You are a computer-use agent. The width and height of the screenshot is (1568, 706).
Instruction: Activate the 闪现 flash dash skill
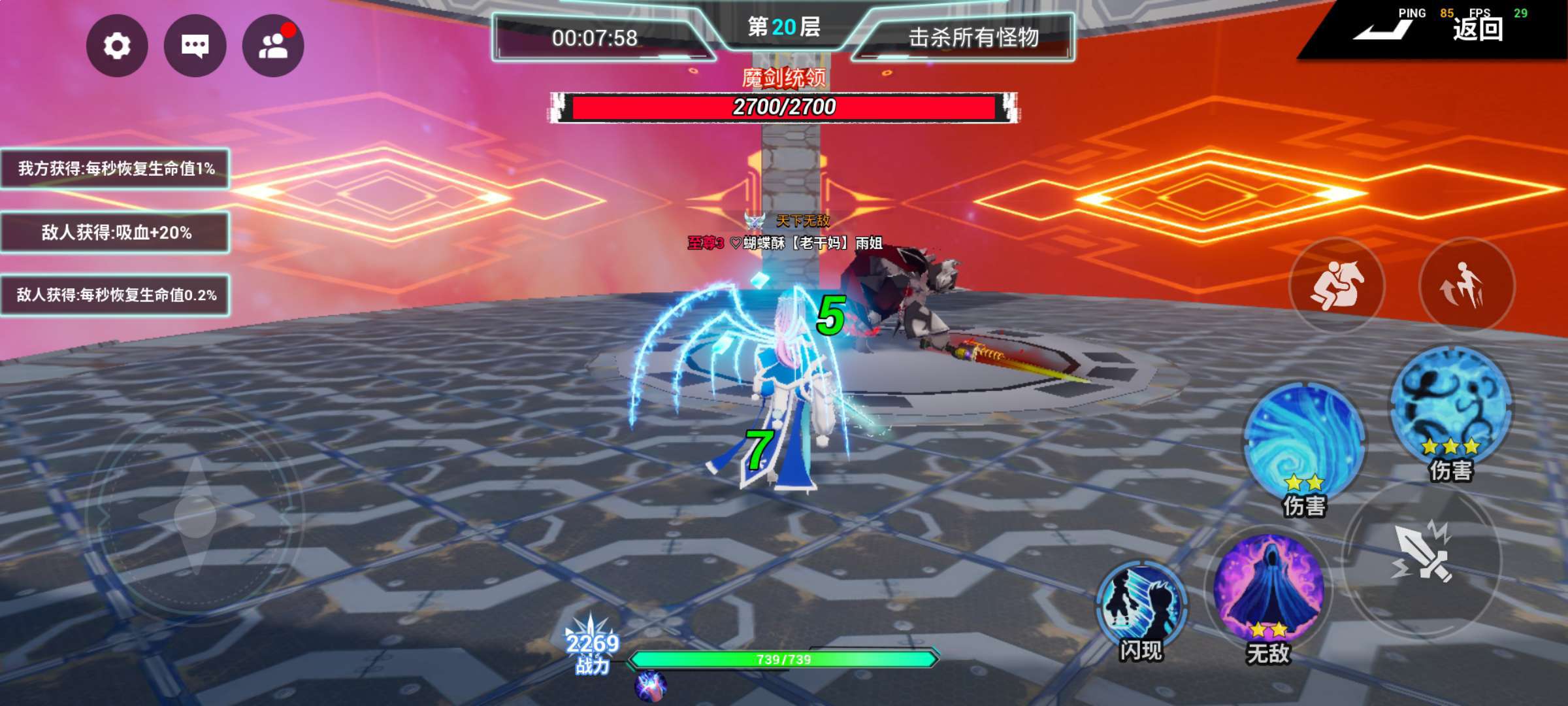tap(1141, 605)
